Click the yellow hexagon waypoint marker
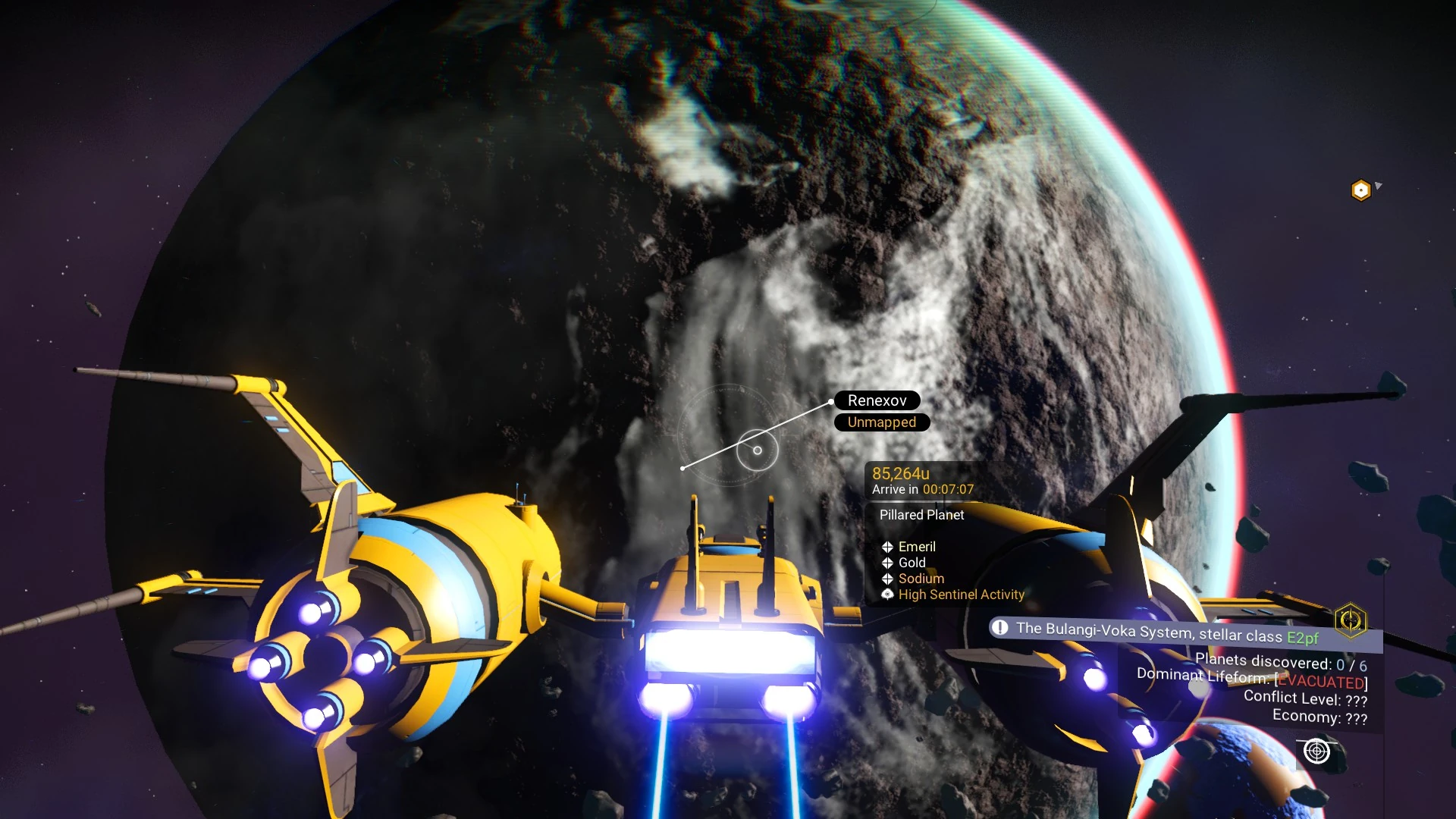The image size is (1456, 819). (x=1361, y=190)
